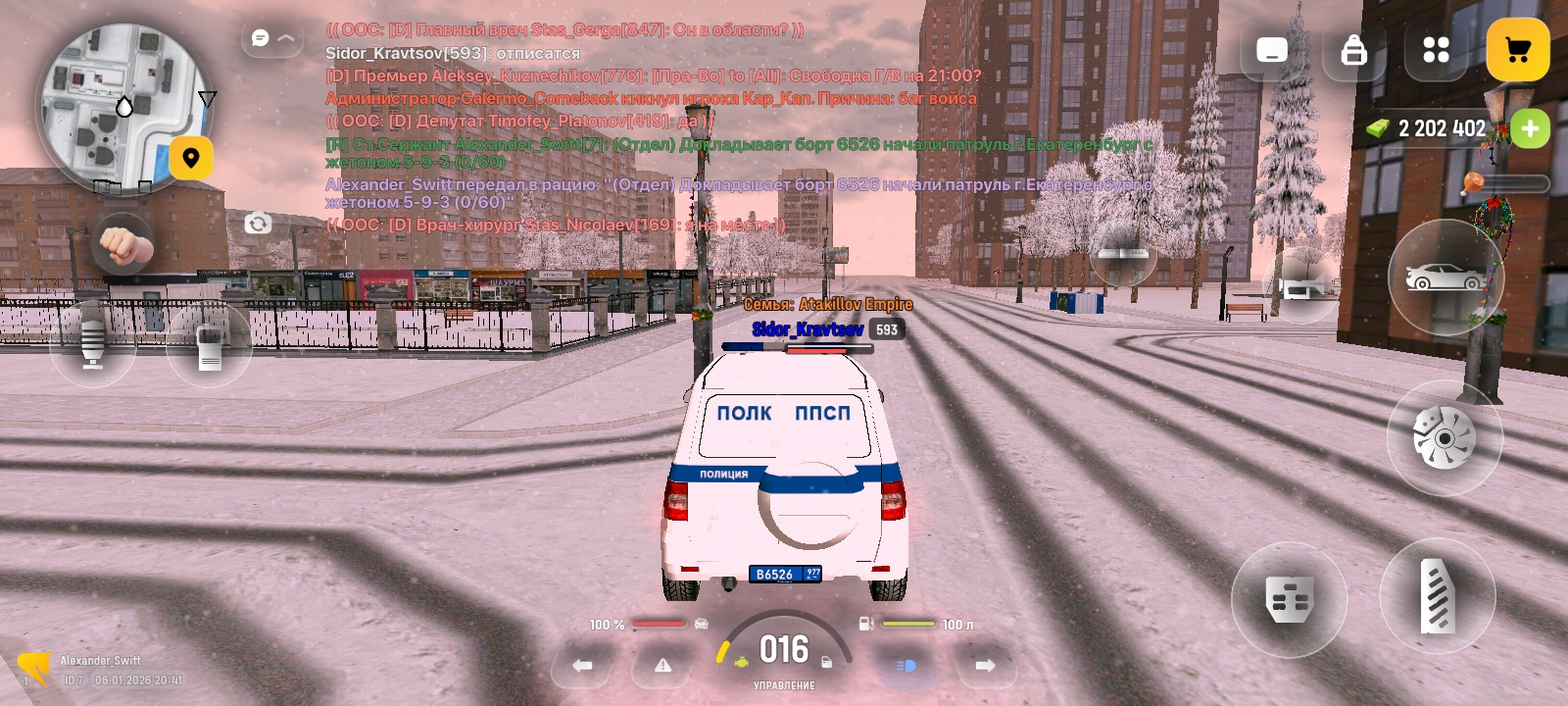This screenshot has width=1568, height=706.
Task: Tap the gas accelerator pedal
Action: pos(1438,595)
